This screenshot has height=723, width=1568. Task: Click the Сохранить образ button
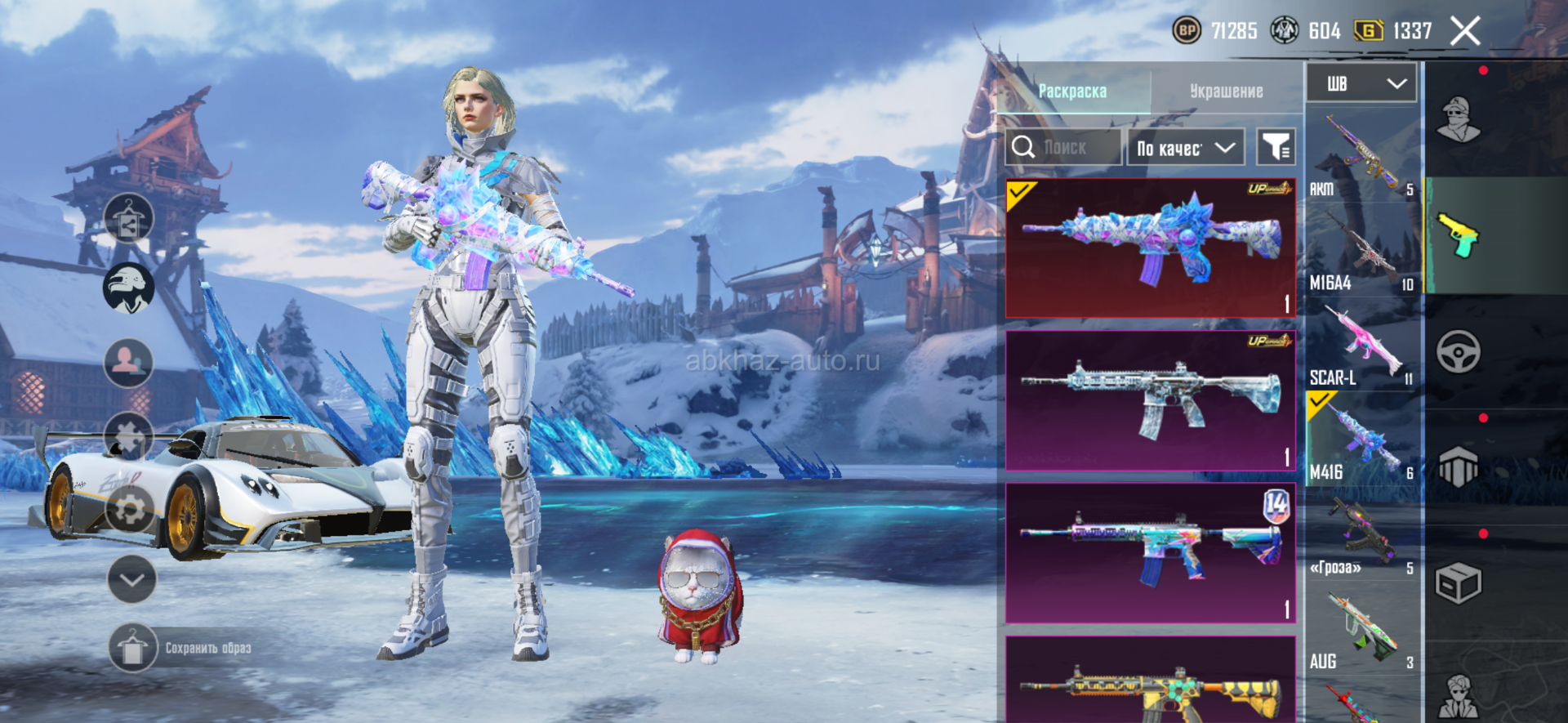tap(181, 648)
